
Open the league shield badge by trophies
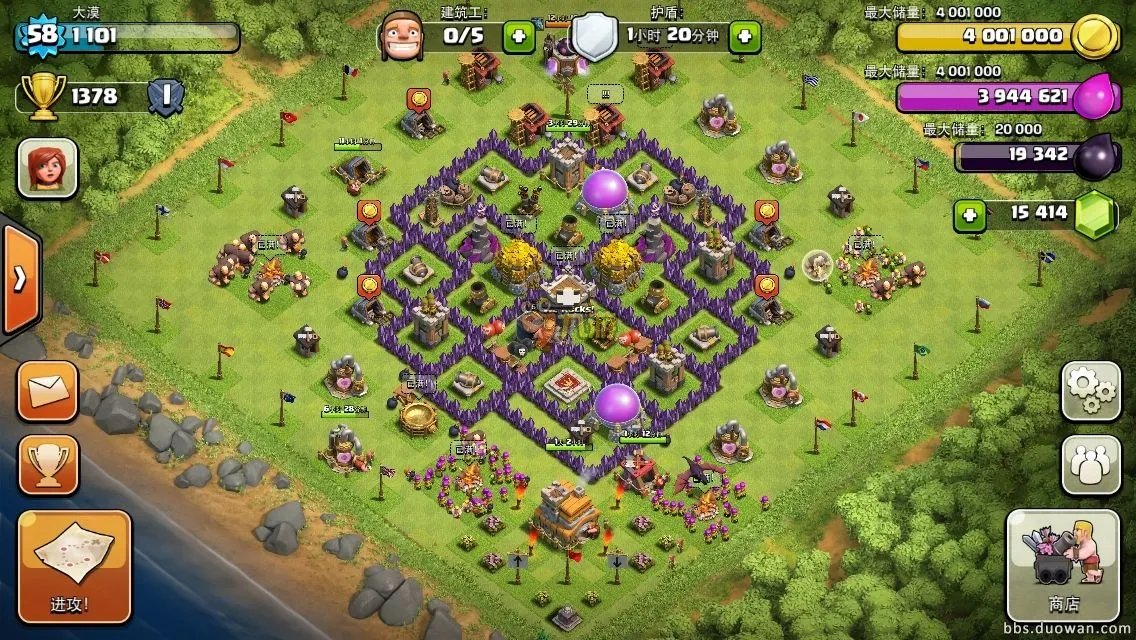(165, 97)
